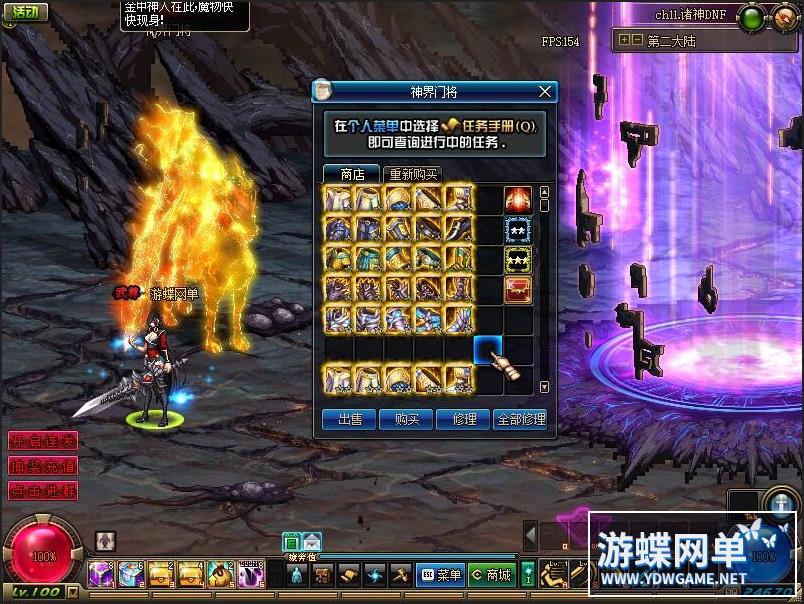
Task: Zoom in the minimap with plus button
Action: pyautogui.click(x=624, y=41)
